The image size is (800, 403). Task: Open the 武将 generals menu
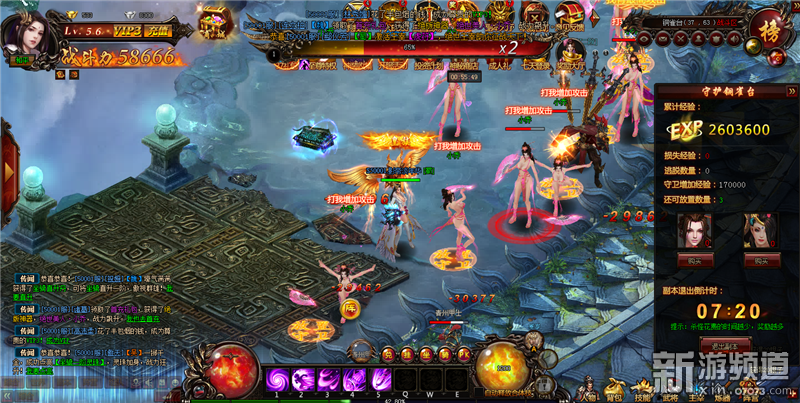(x=668, y=388)
